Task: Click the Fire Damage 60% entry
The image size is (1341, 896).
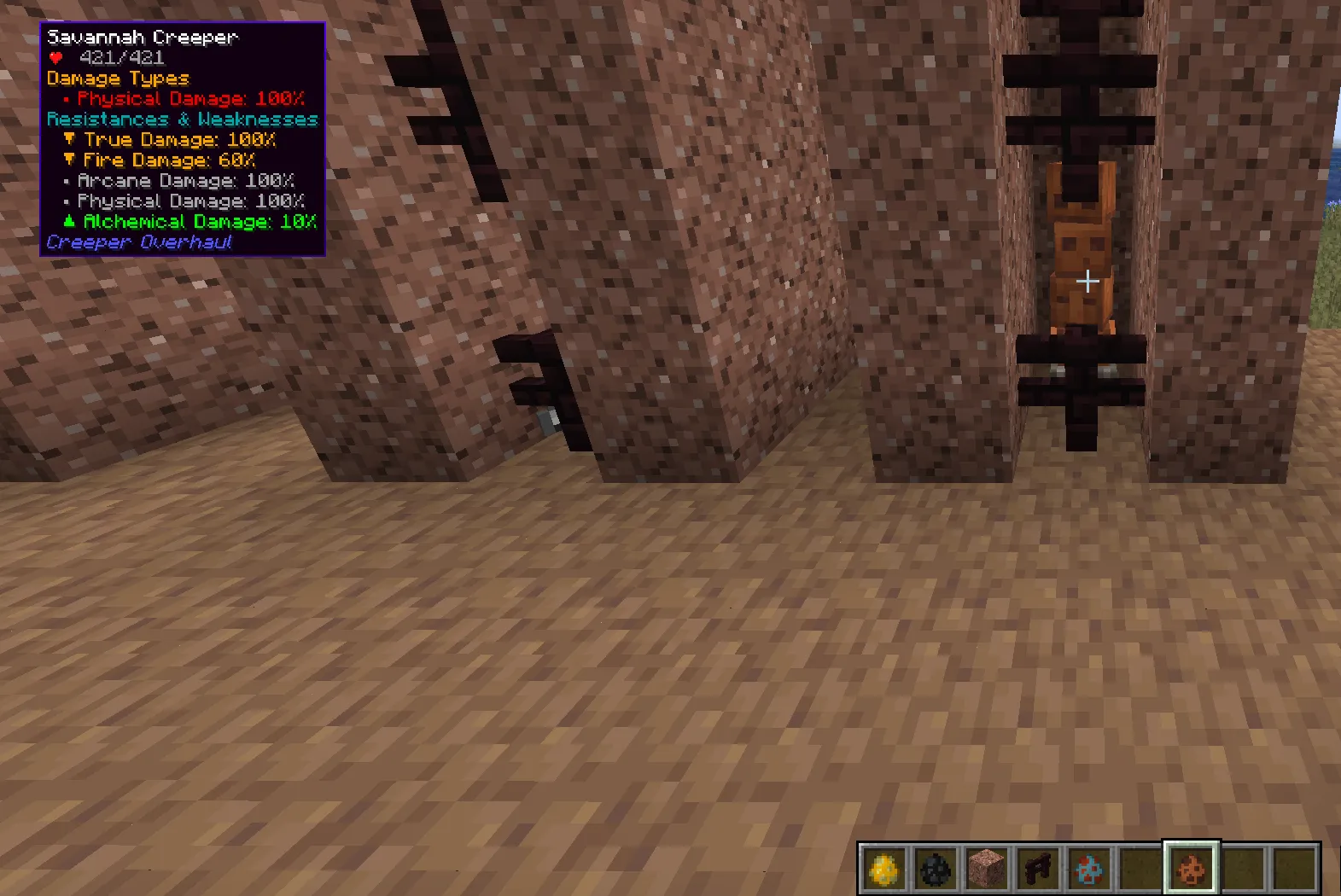Action: (x=168, y=160)
